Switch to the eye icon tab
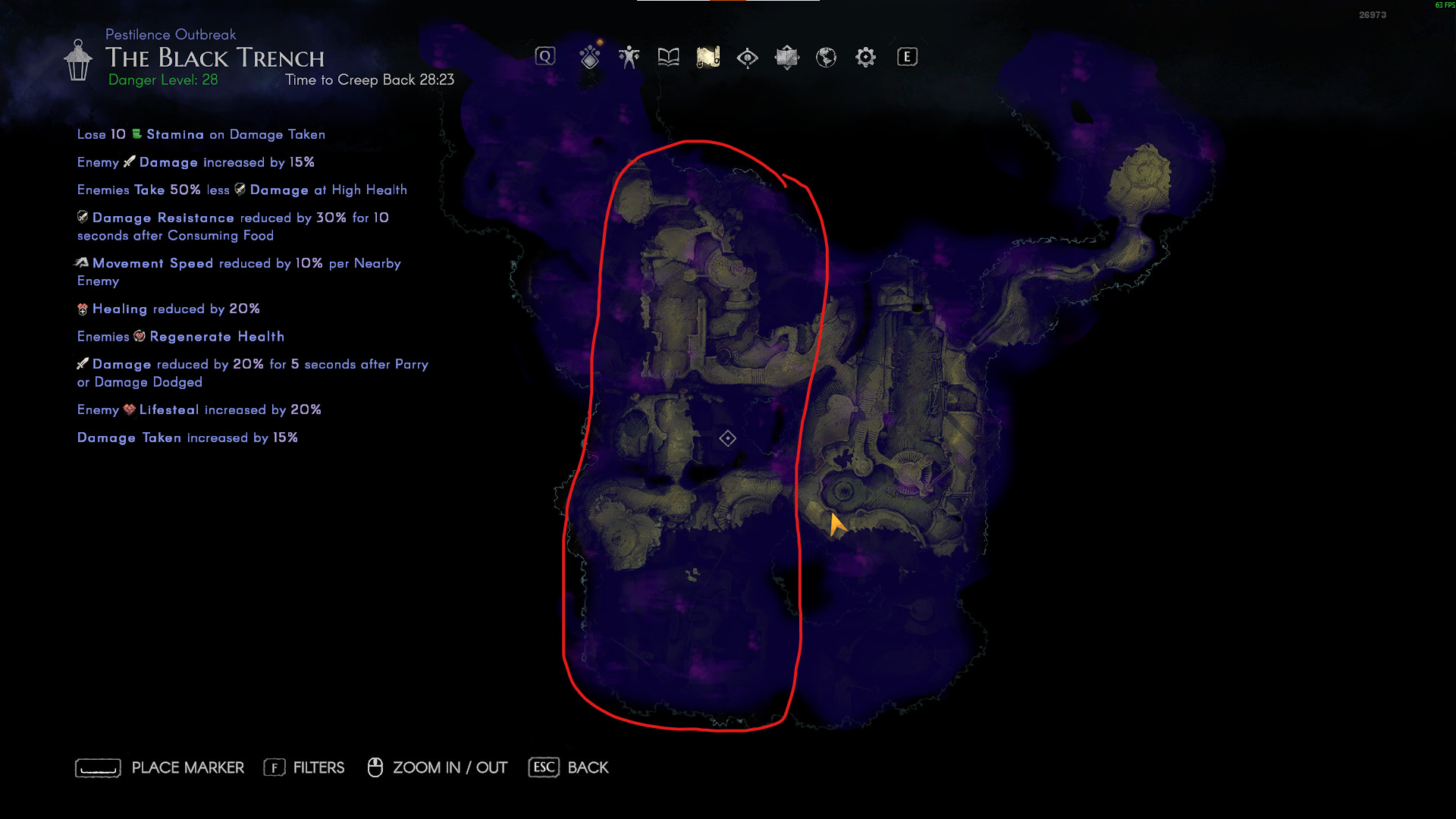This screenshot has height=819, width=1456. pyautogui.click(x=747, y=58)
